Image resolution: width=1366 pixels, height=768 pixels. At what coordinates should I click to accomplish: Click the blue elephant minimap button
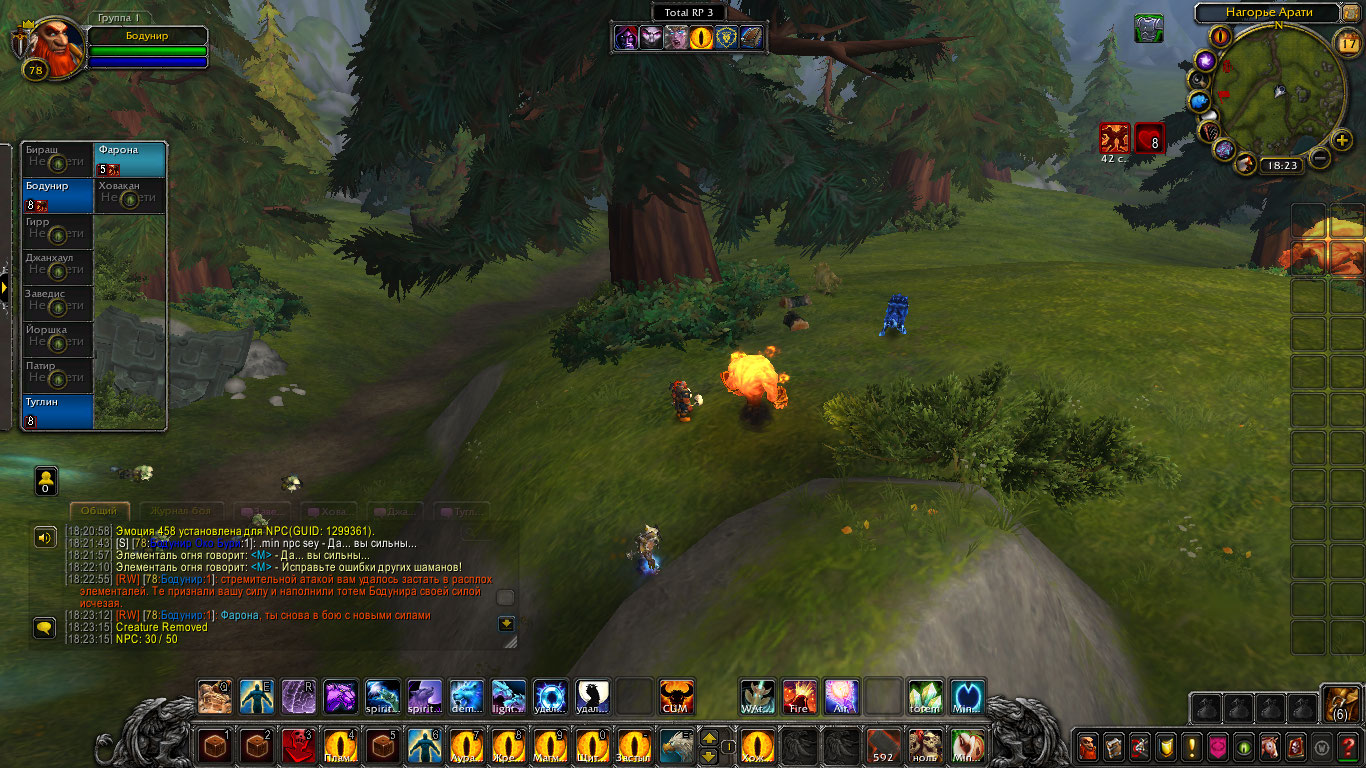click(1200, 101)
